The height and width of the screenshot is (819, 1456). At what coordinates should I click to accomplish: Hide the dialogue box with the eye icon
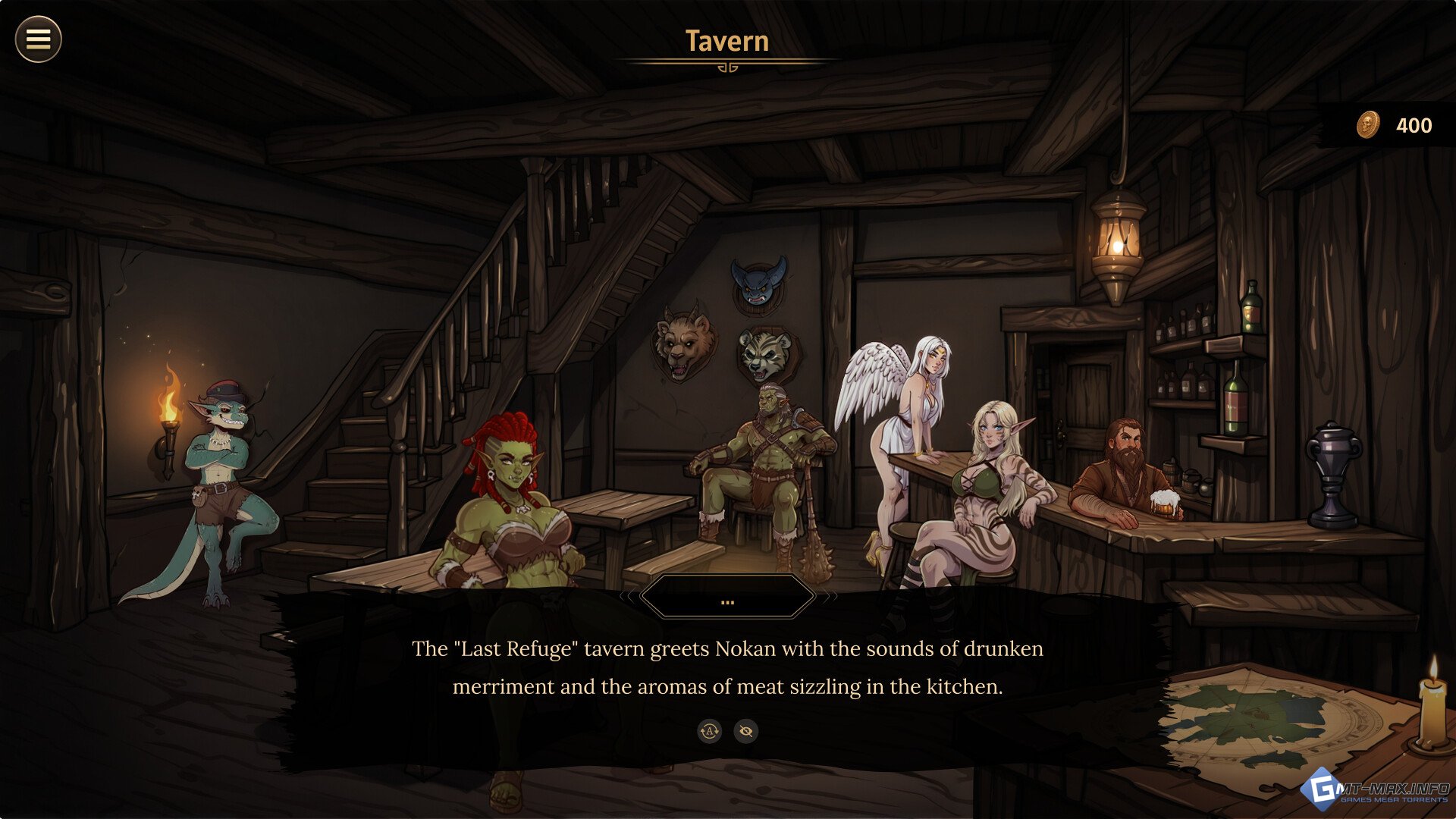tap(746, 731)
